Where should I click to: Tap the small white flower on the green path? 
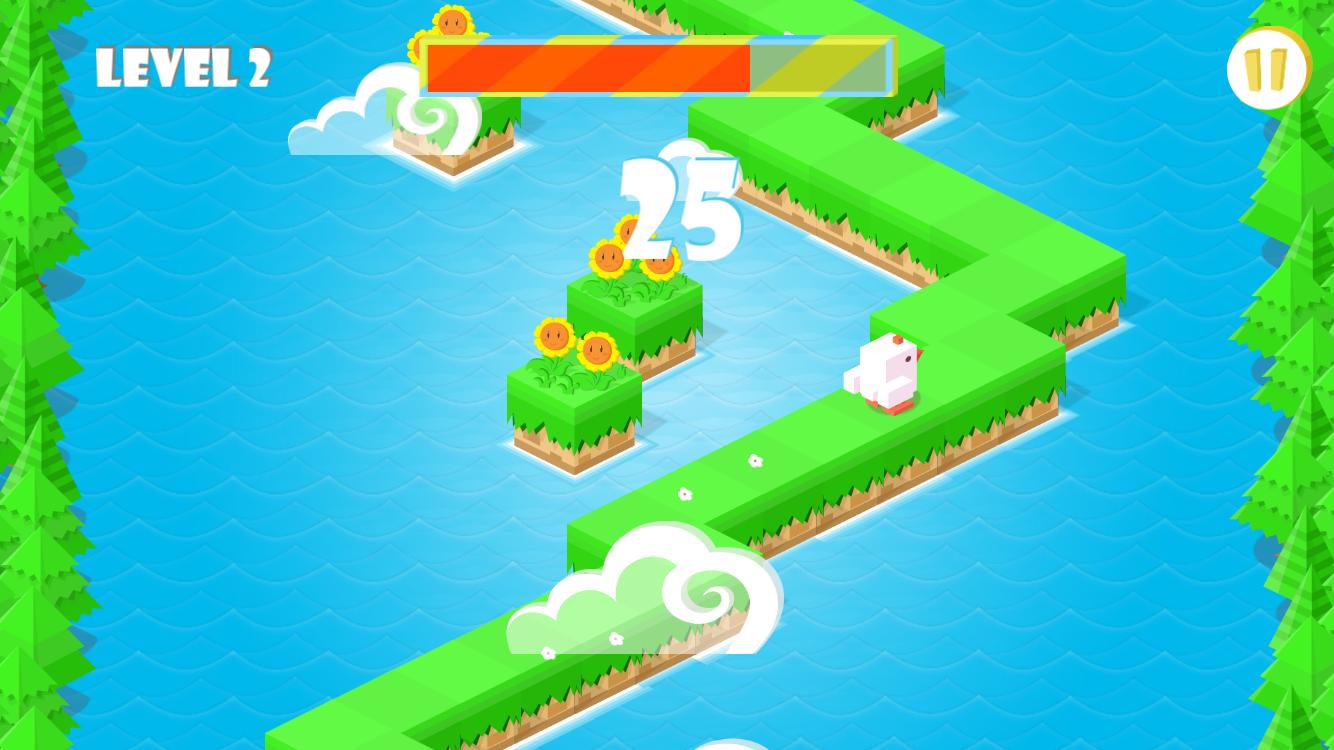[755, 462]
